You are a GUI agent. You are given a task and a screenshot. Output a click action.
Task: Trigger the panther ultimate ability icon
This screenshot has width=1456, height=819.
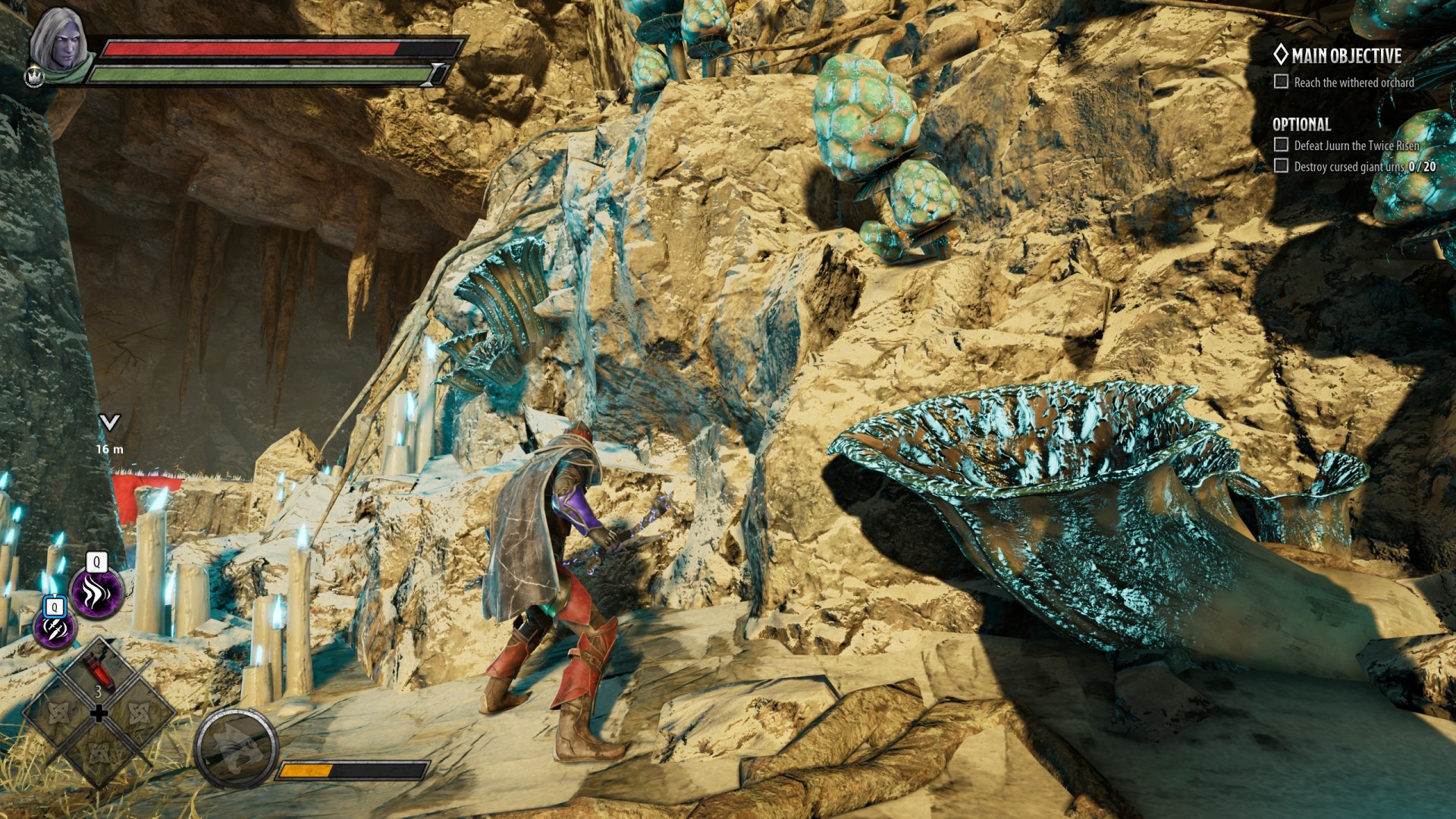[235, 748]
